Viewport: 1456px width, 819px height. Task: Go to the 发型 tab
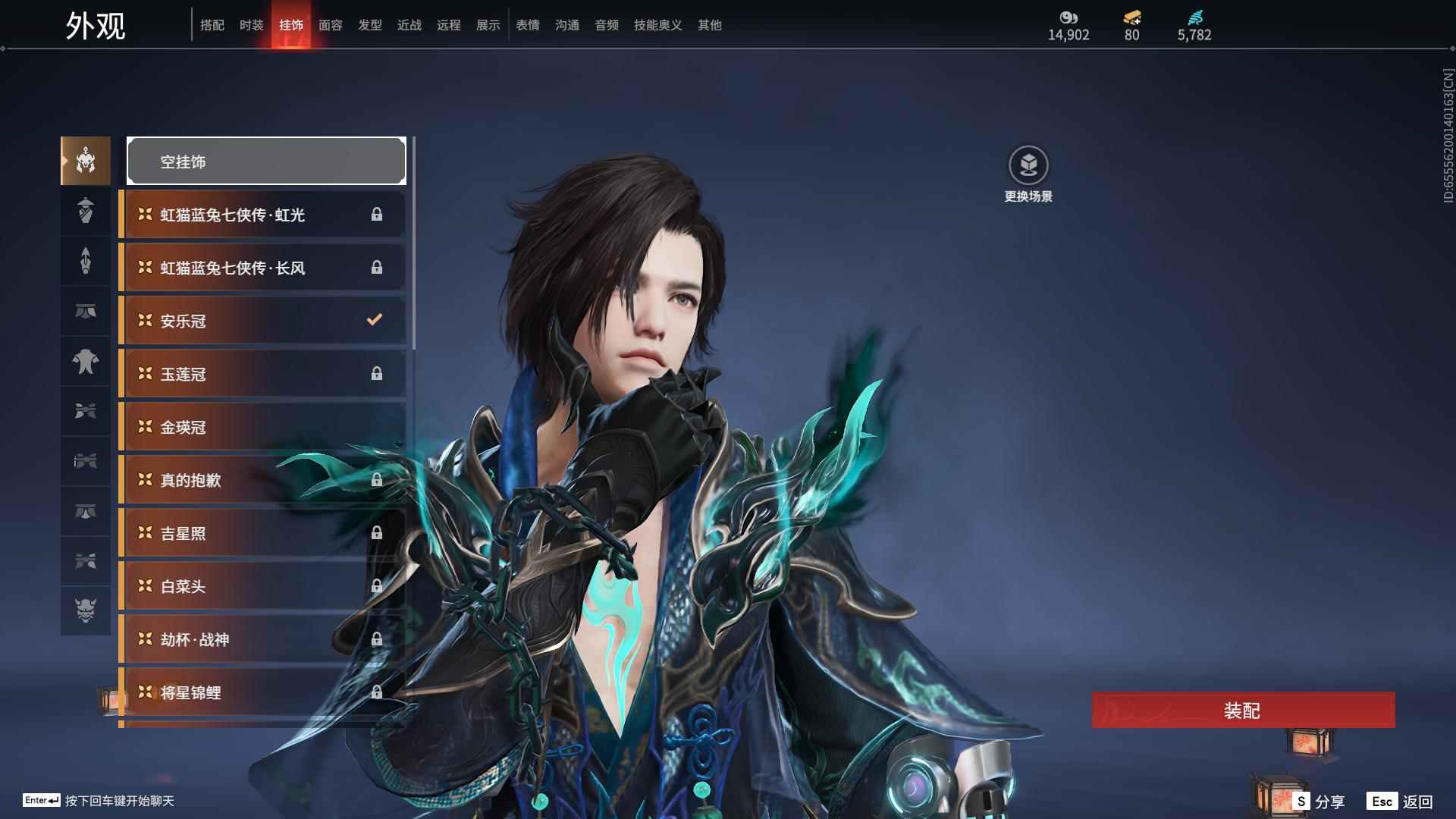click(370, 25)
